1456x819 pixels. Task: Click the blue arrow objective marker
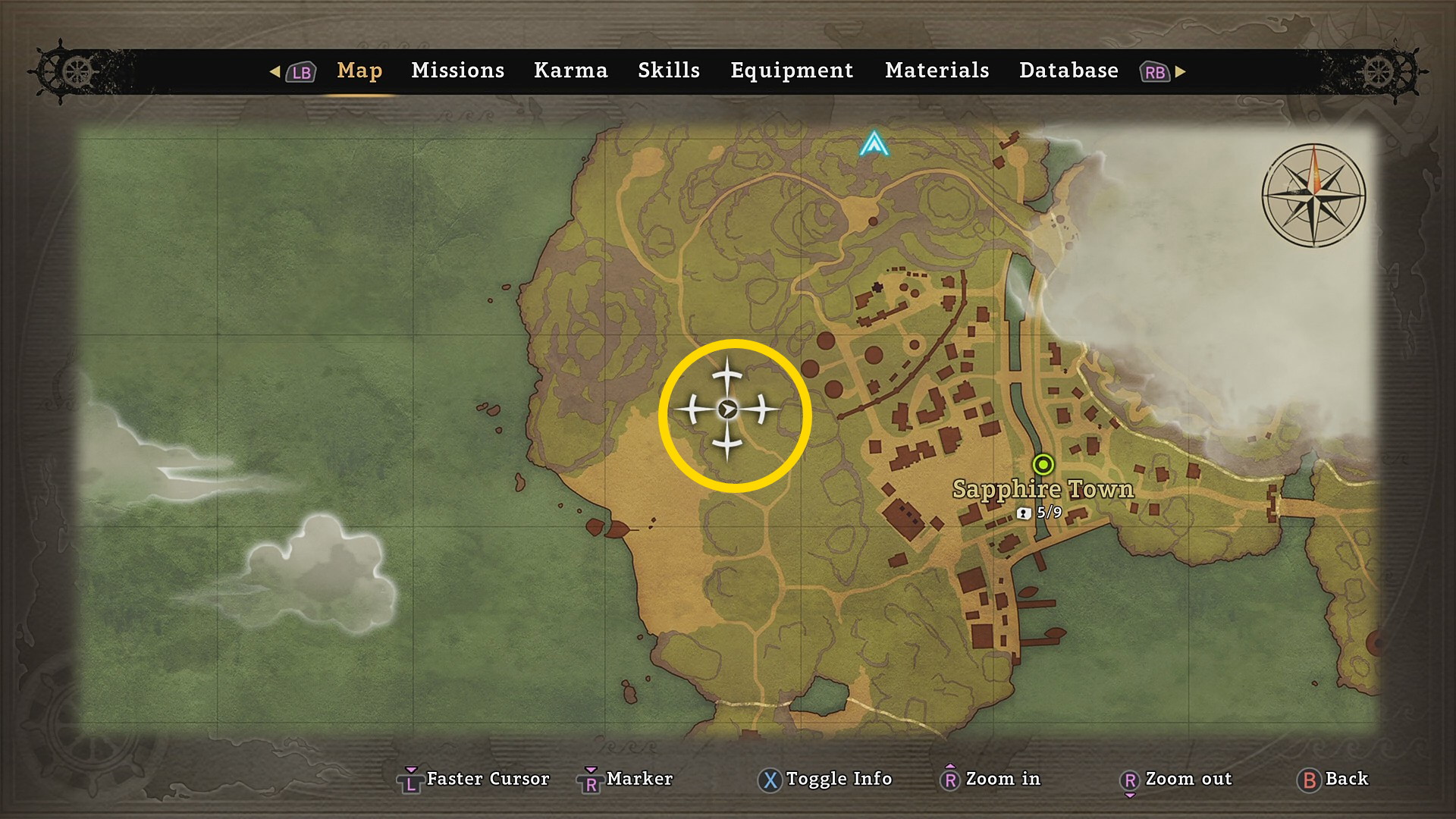coord(874,143)
